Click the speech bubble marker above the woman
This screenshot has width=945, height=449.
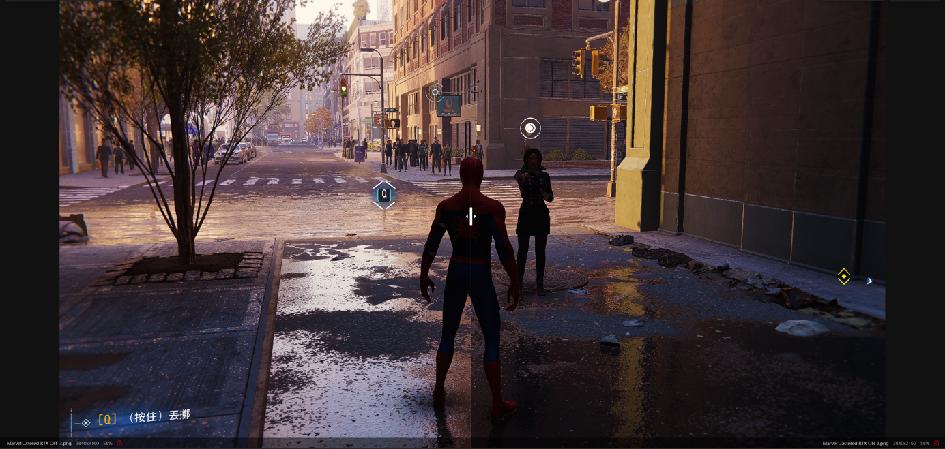coord(530,128)
